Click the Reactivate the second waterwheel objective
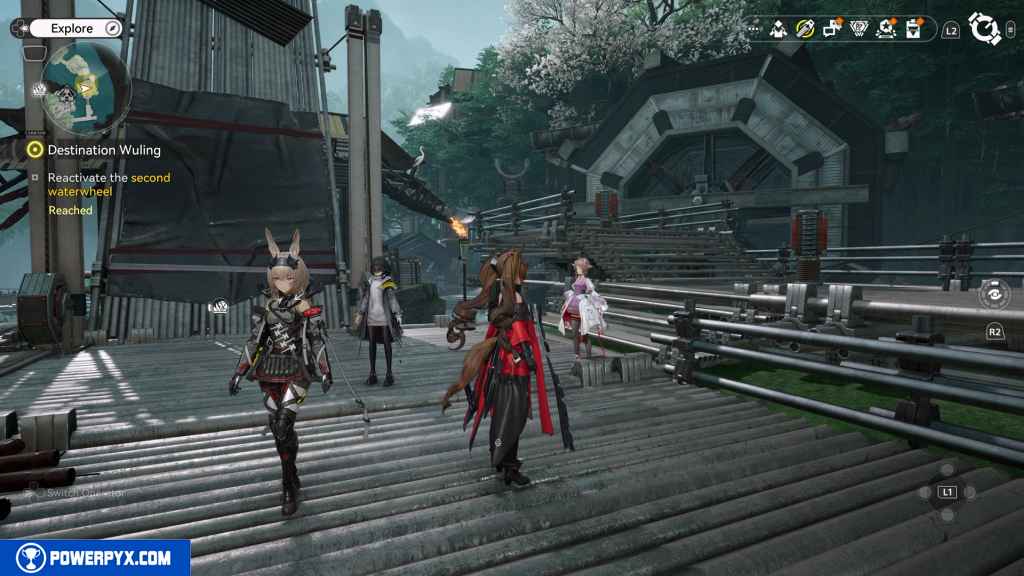1024x576 pixels. (x=109, y=184)
